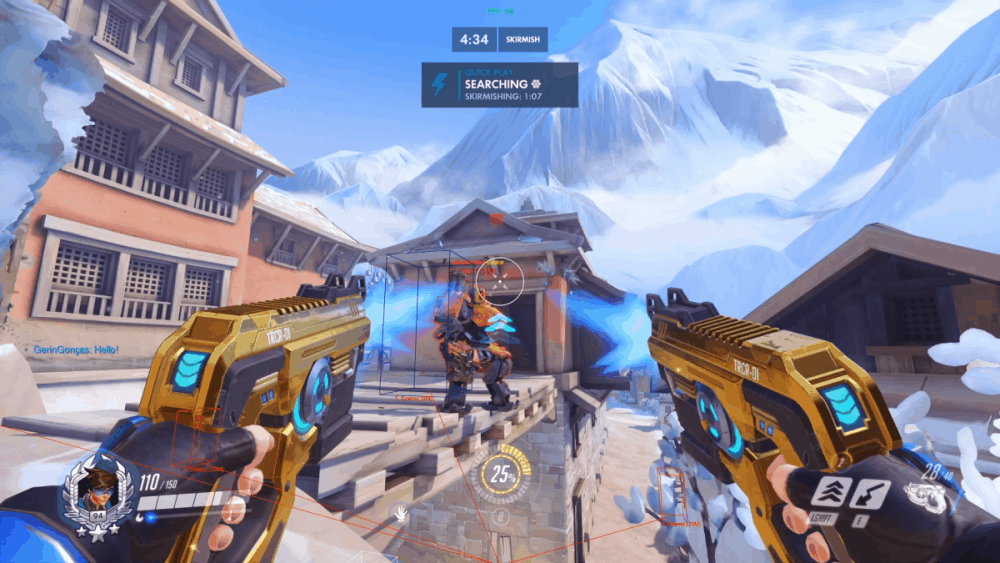1000x563 pixels.
Task: Click the Skirmish mode label
Action: (524, 39)
